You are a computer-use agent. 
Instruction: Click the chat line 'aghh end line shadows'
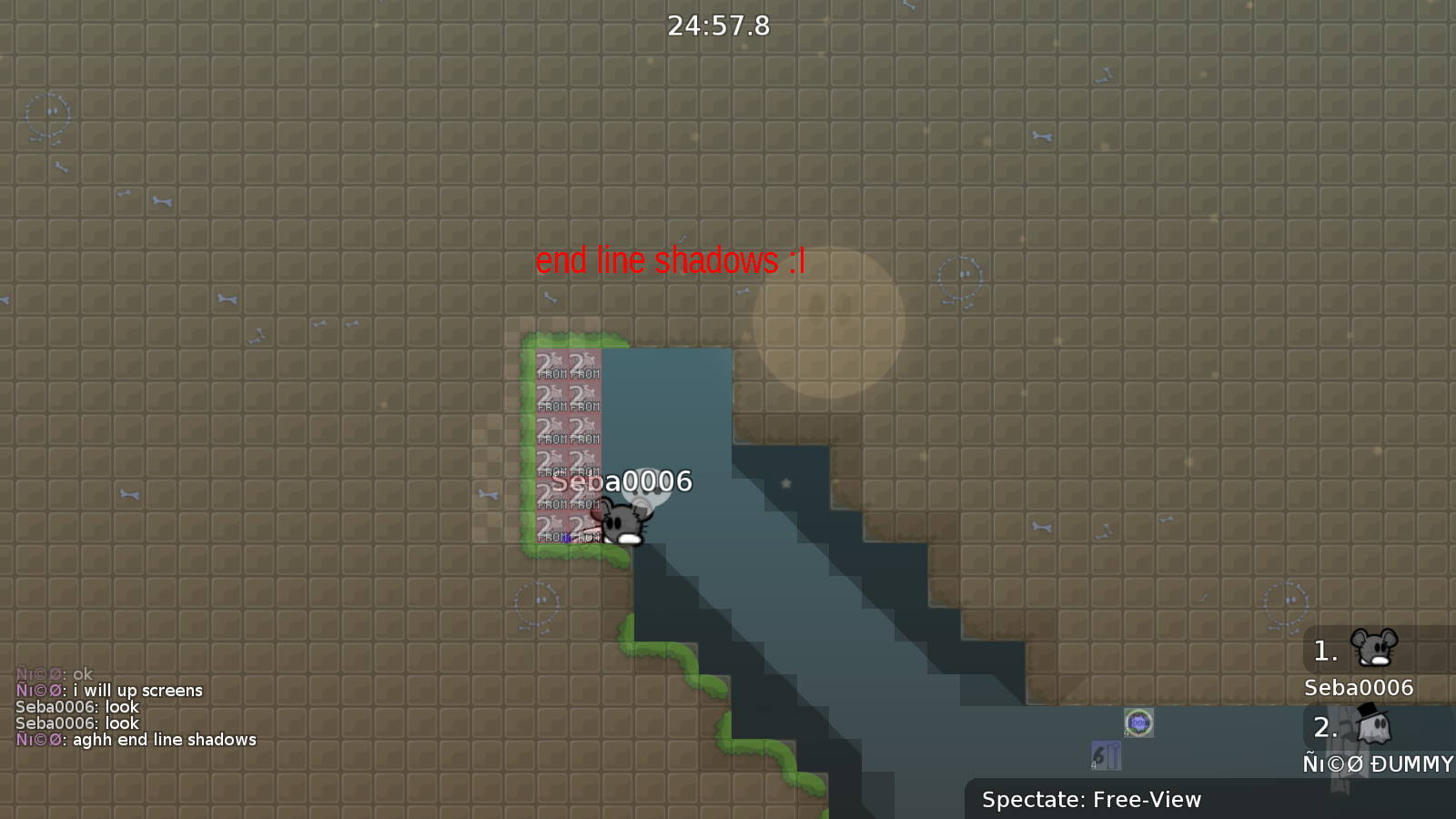click(x=136, y=740)
